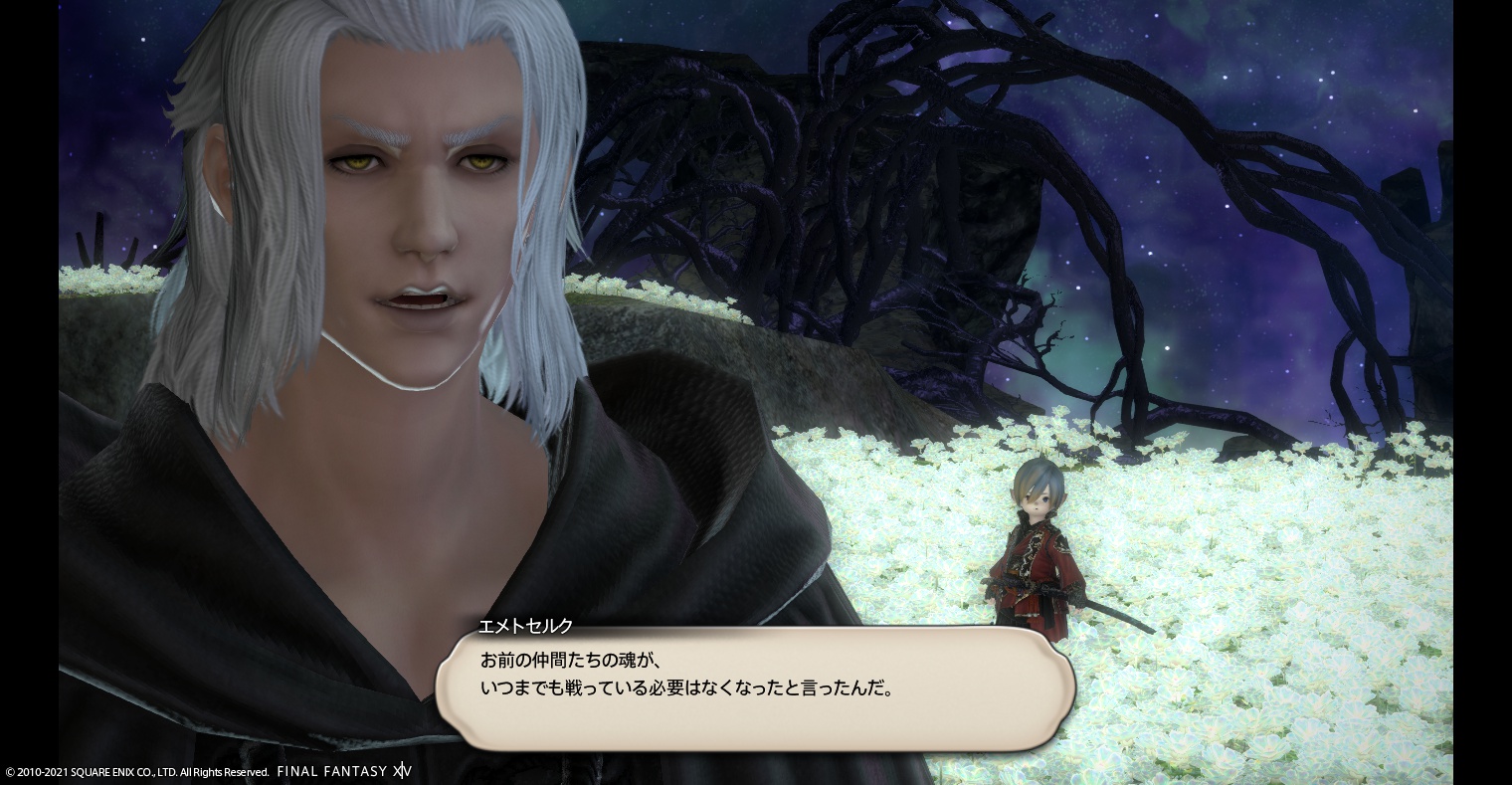Advance Emet-Selch's dialogue box
This screenshot has width=1512, height=785.
pos(755,688)
